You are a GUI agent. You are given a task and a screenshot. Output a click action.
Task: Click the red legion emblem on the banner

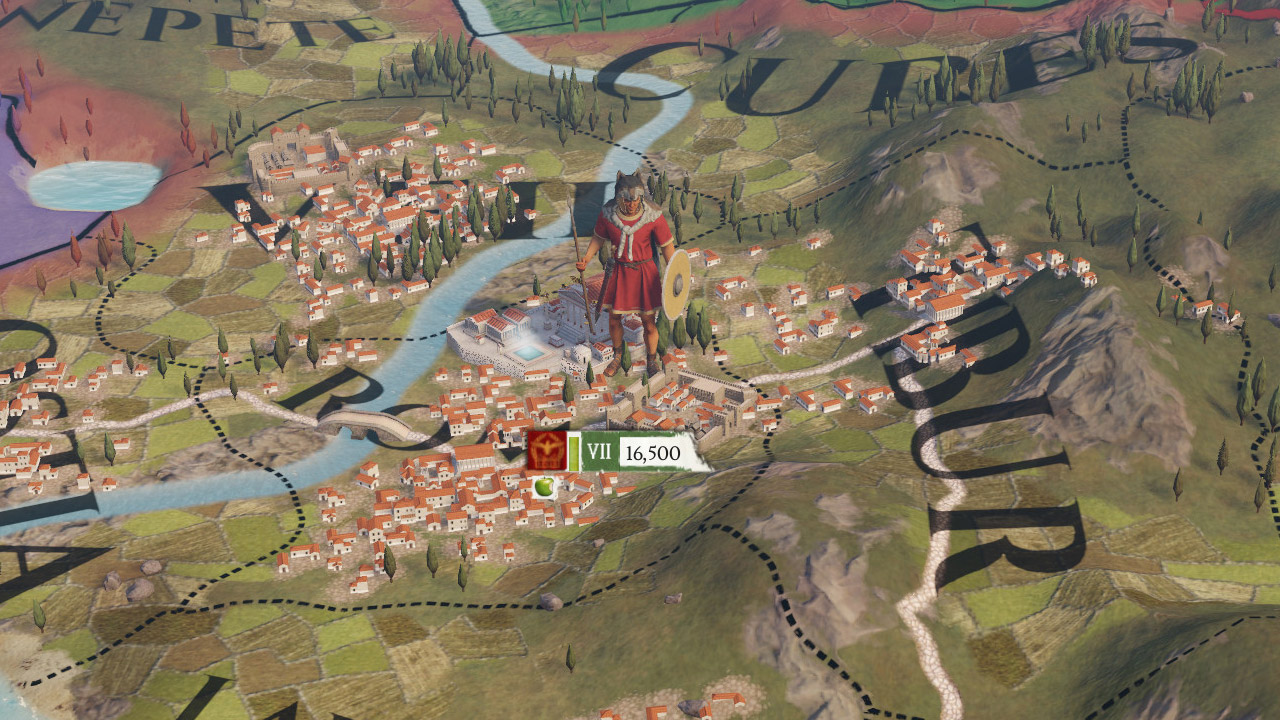coord(547,451)
